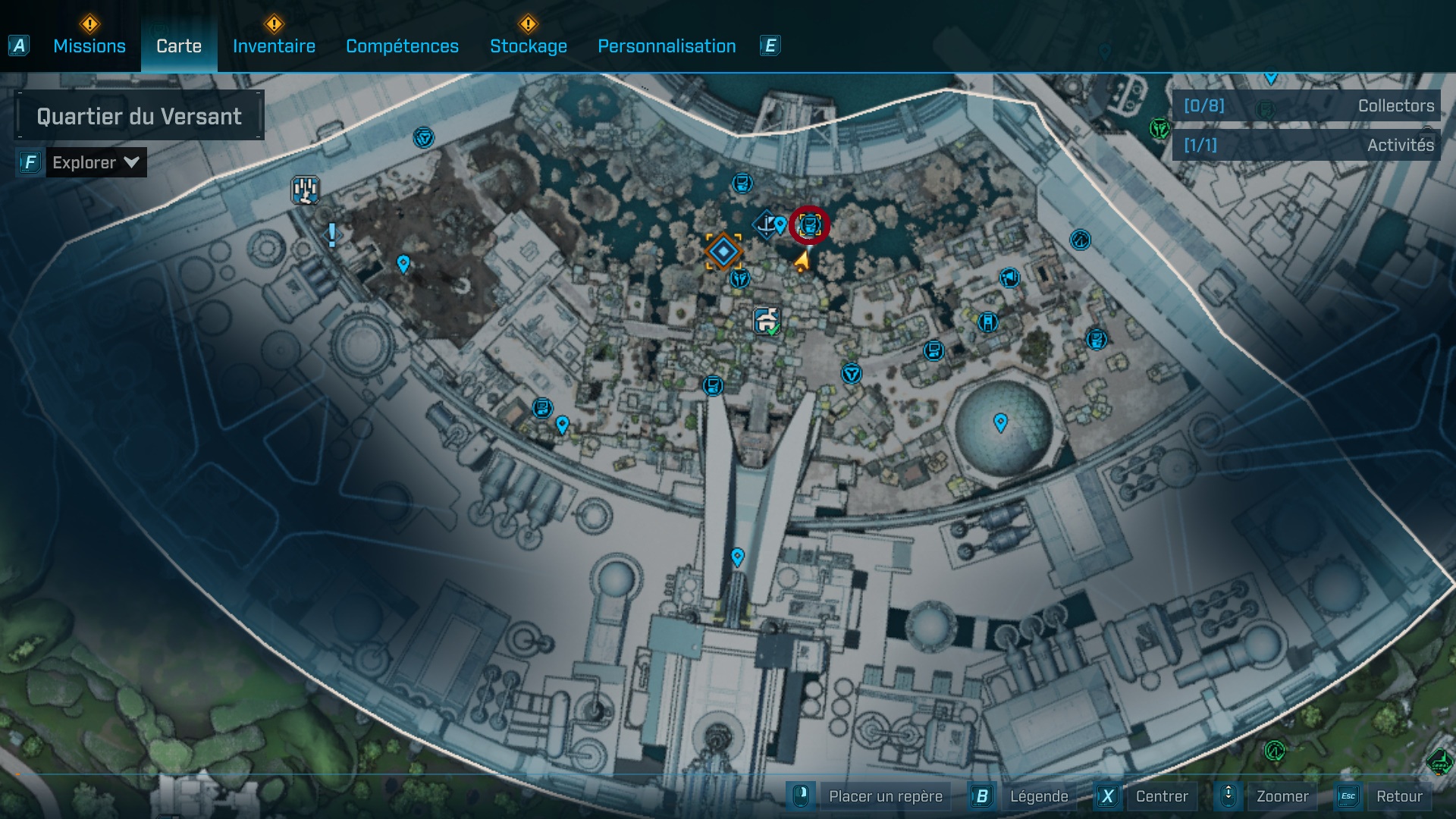Open the Légende
Screen dimensions: 1456x819
click(1040, 796)
